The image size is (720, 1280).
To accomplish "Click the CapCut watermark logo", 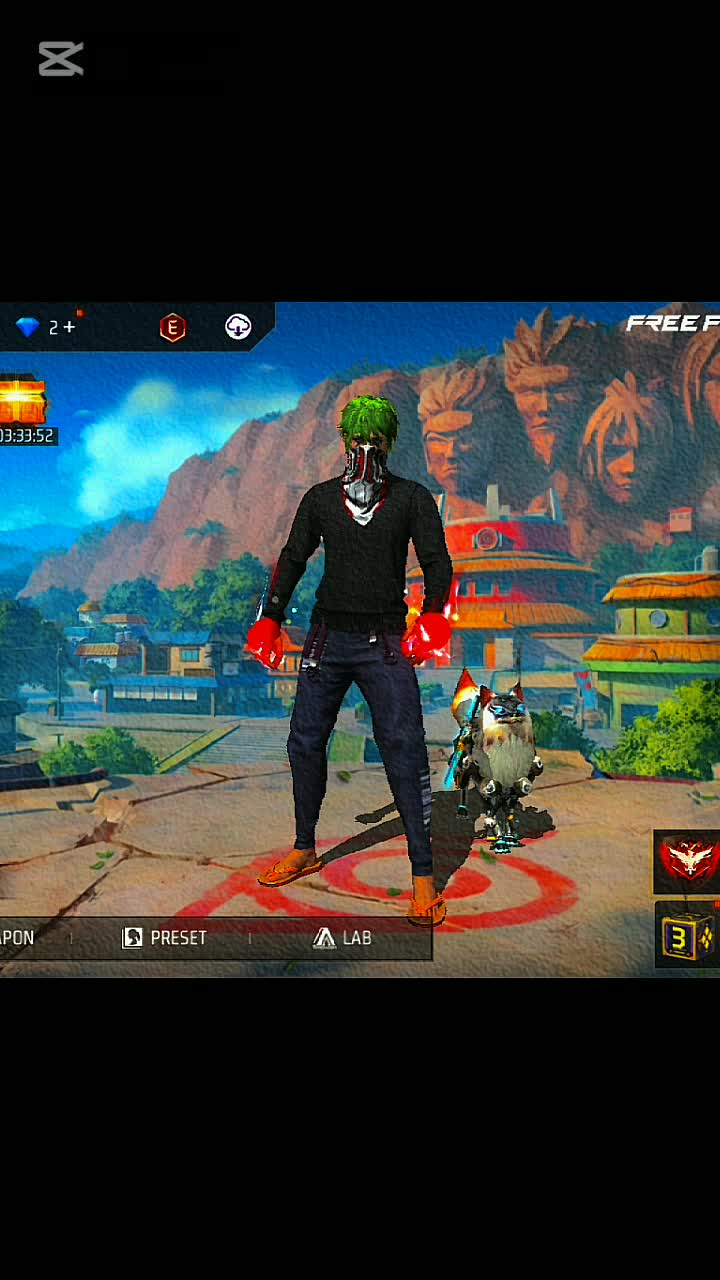I will coord(61,59).
